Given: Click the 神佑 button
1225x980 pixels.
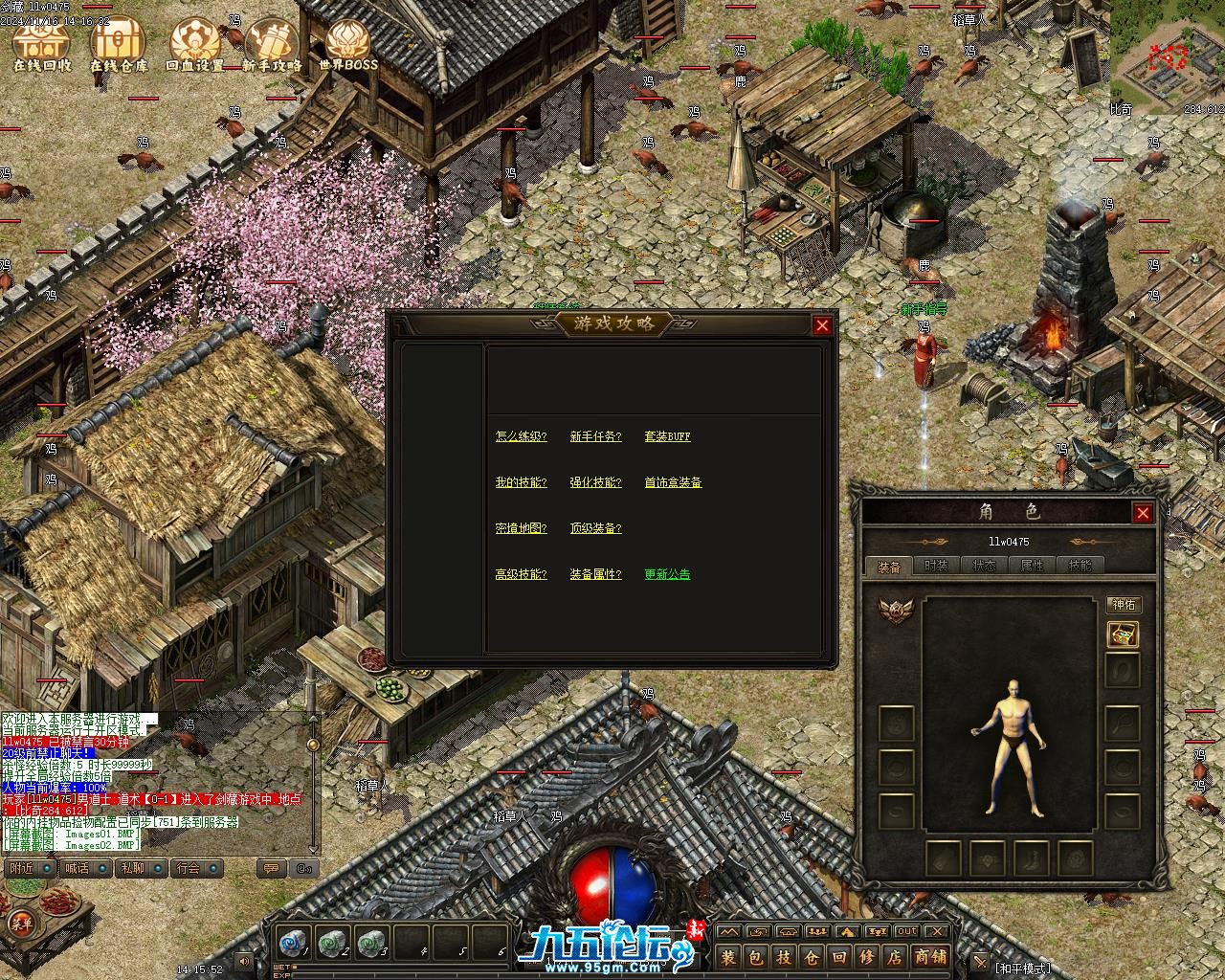Looking at the screenshot, I should (1124, 605).
